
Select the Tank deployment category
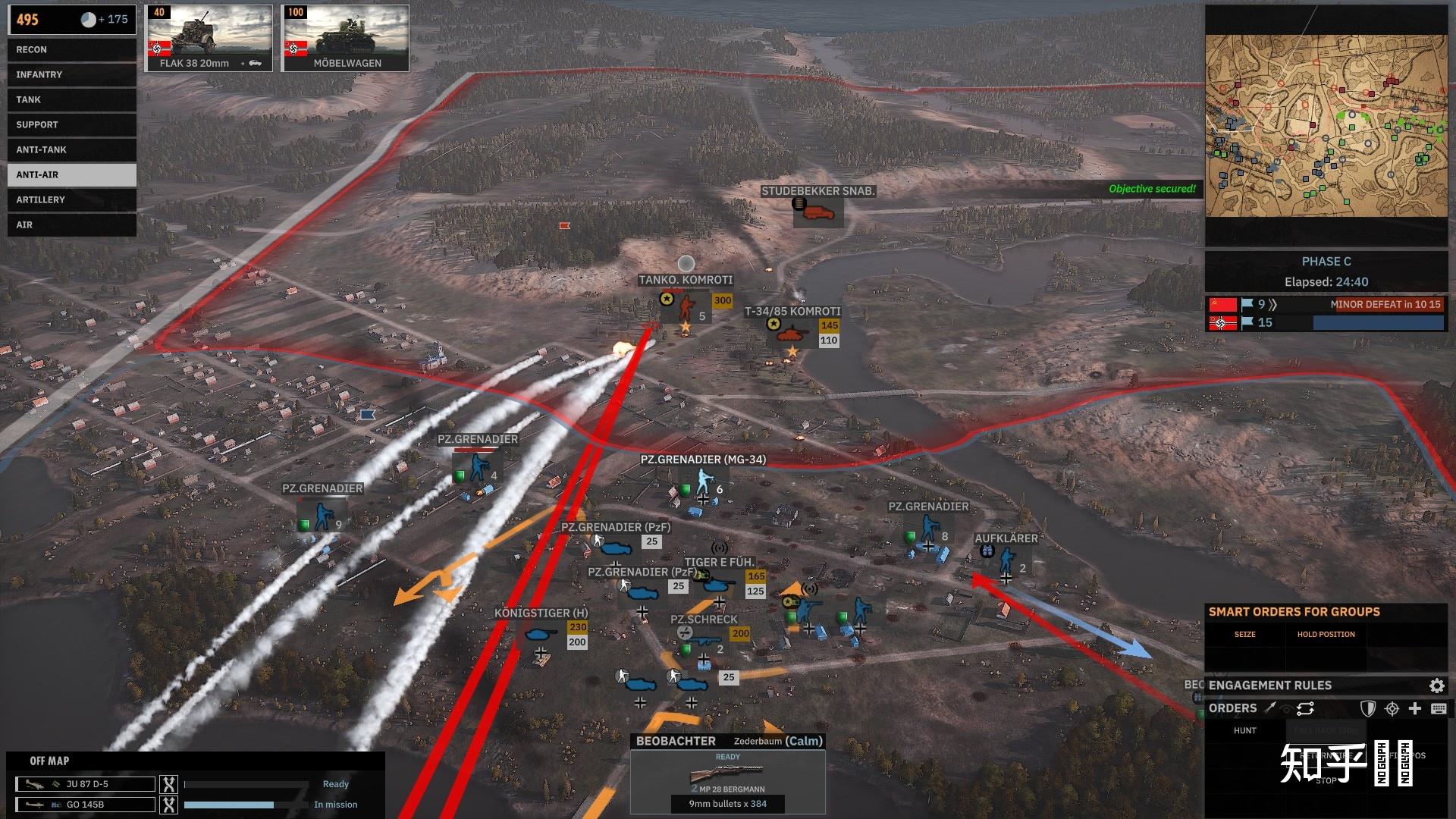71,100
